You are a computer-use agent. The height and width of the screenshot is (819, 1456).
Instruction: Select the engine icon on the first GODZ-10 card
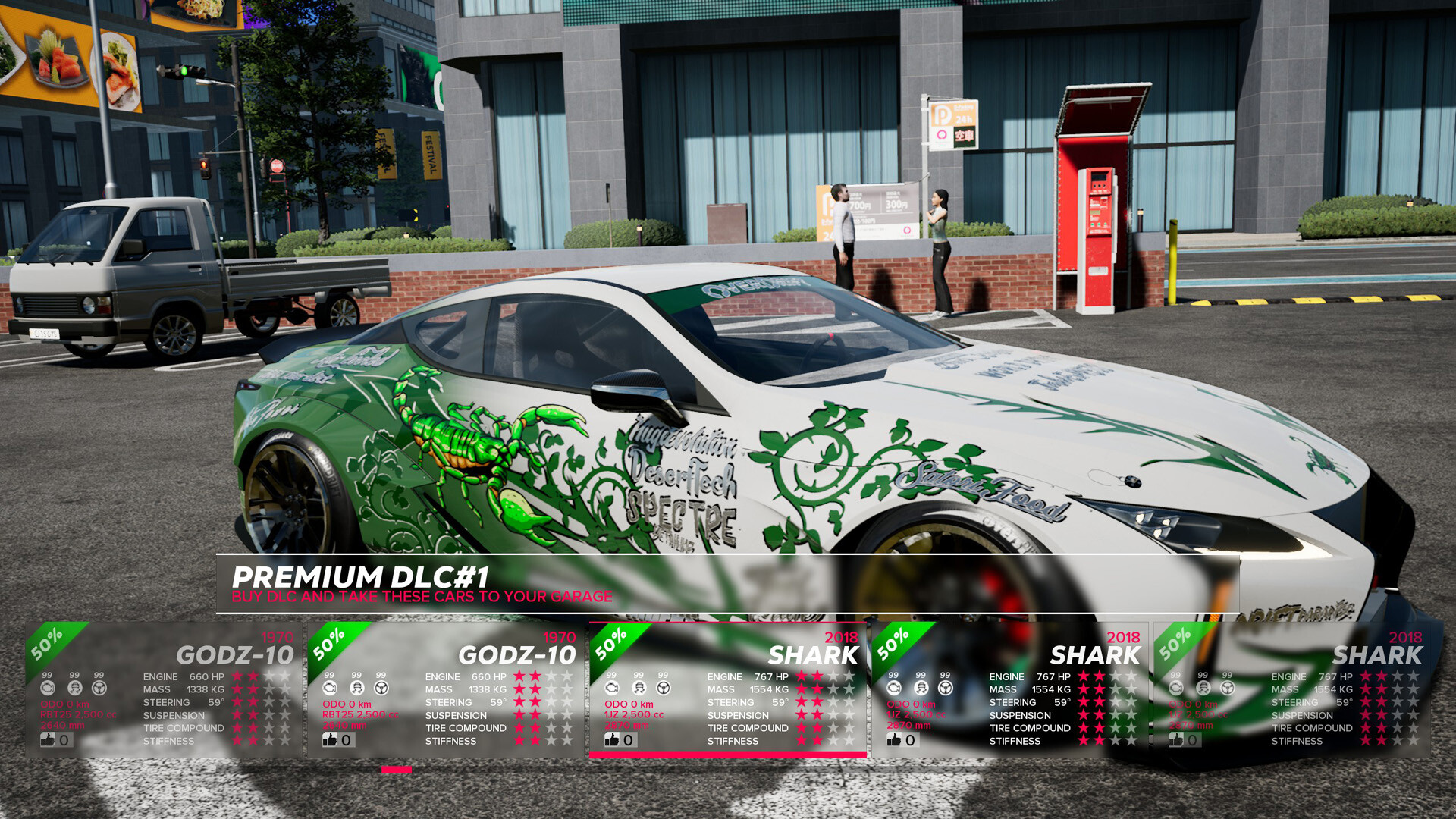(x=49, y=689)
